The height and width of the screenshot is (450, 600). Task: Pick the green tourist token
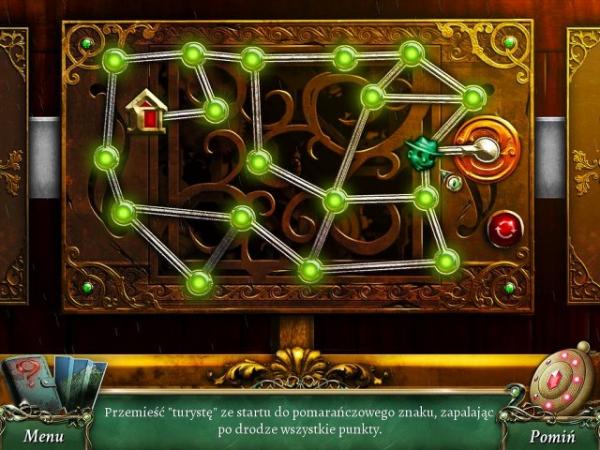[x=424, y=152]
